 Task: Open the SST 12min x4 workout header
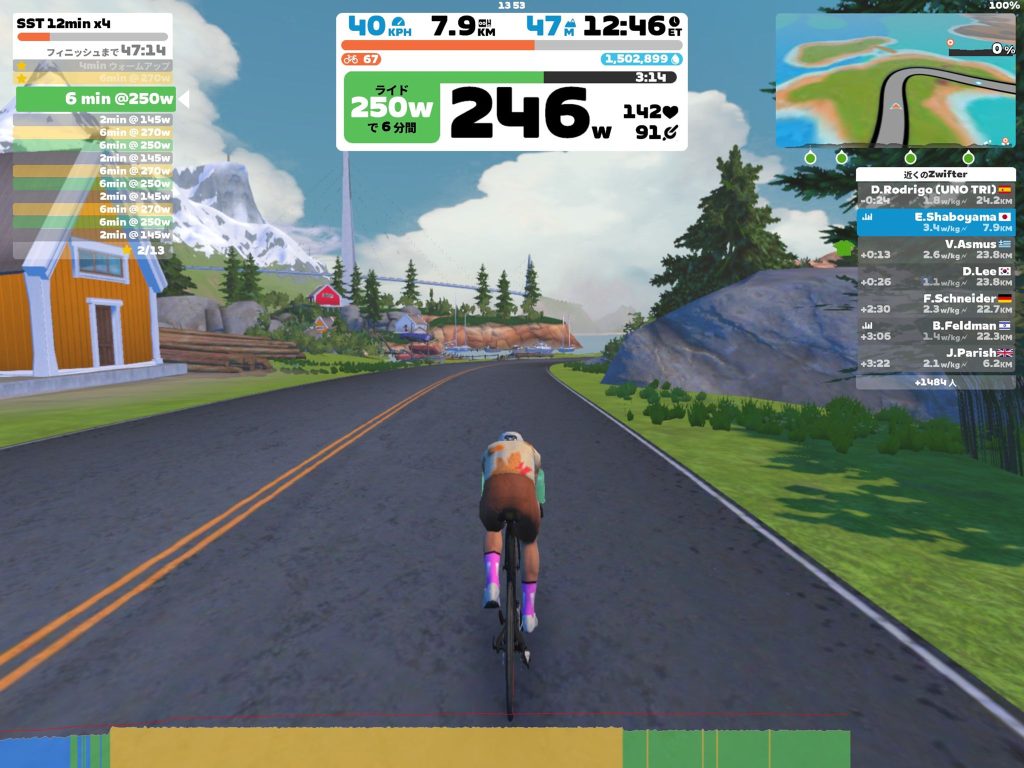pyautogui.click(x=92, y=23)
